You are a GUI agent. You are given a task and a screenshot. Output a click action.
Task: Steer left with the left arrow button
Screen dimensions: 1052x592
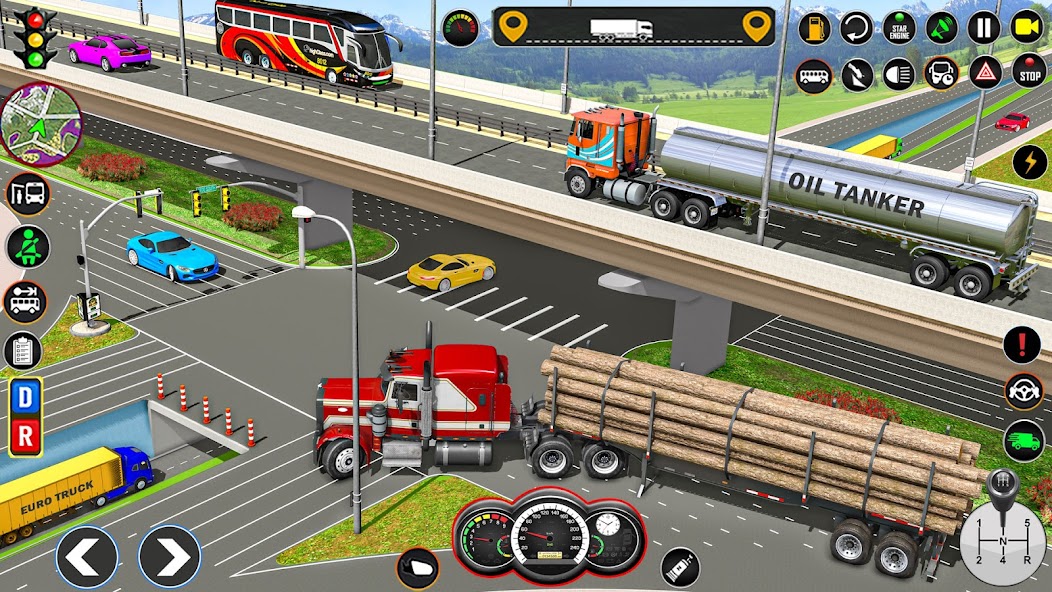[86, 557]
